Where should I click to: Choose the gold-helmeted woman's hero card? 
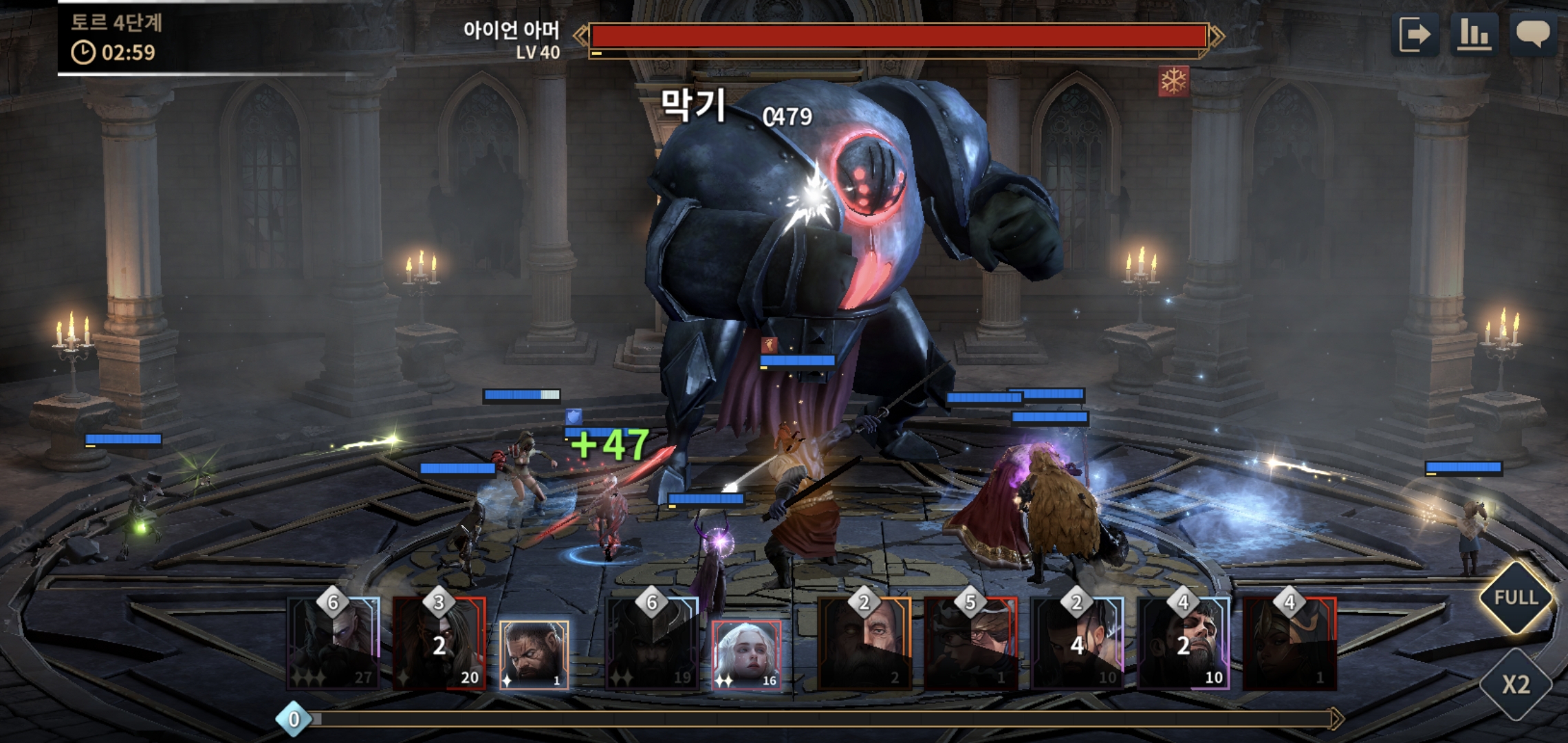click(1289, 645)
